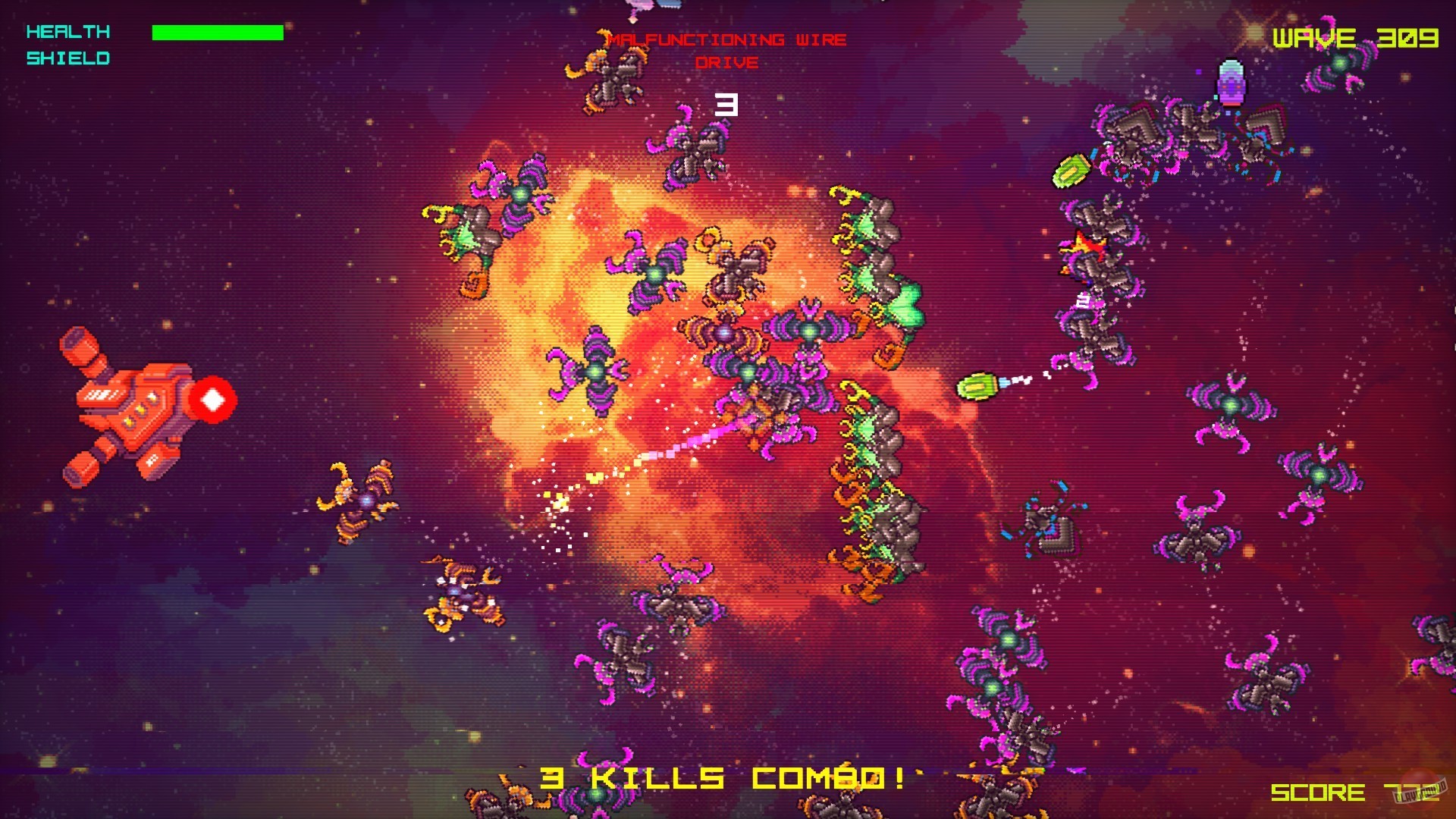Click the countdown number 3 below the warning
The height and width of the screenshot is (819, 1456).
726,106
